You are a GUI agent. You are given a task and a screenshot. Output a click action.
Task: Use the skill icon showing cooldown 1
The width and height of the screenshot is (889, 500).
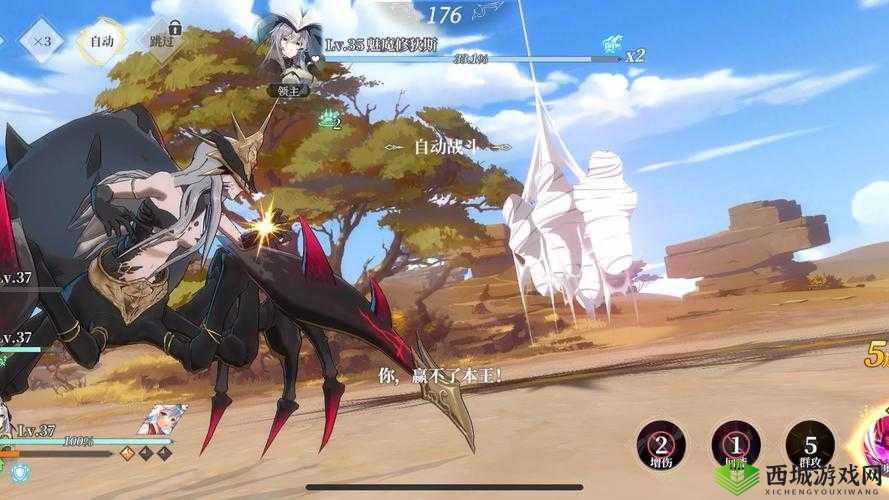click(x=735, y=443)
